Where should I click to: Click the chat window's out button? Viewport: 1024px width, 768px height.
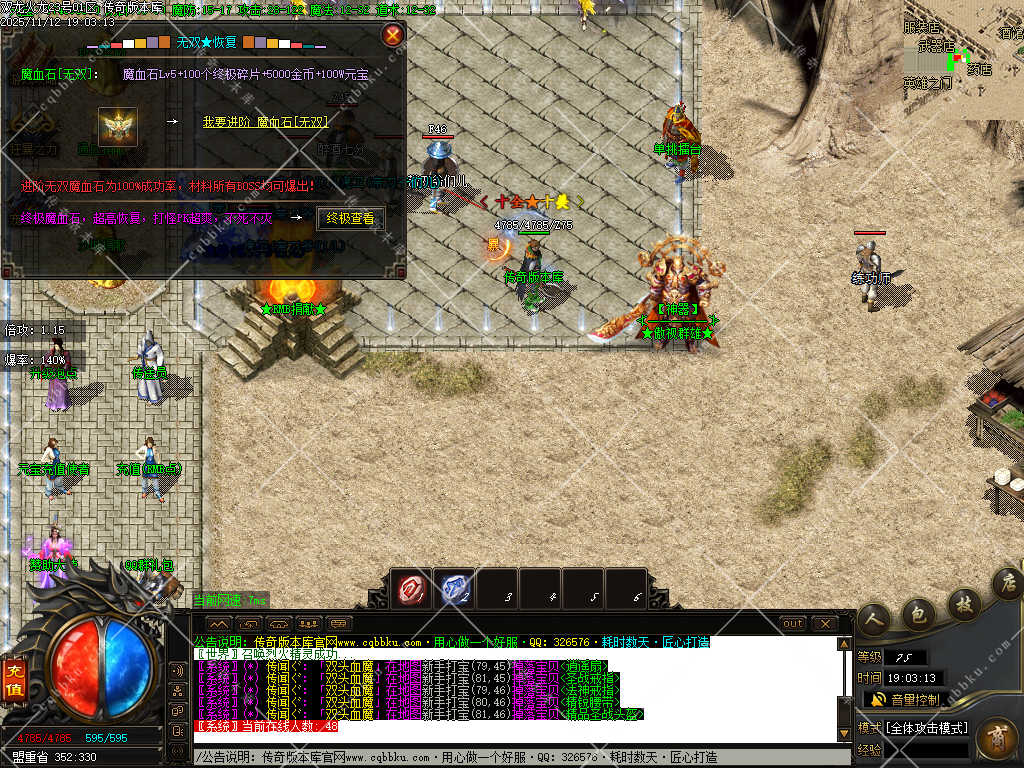[792, 623]
